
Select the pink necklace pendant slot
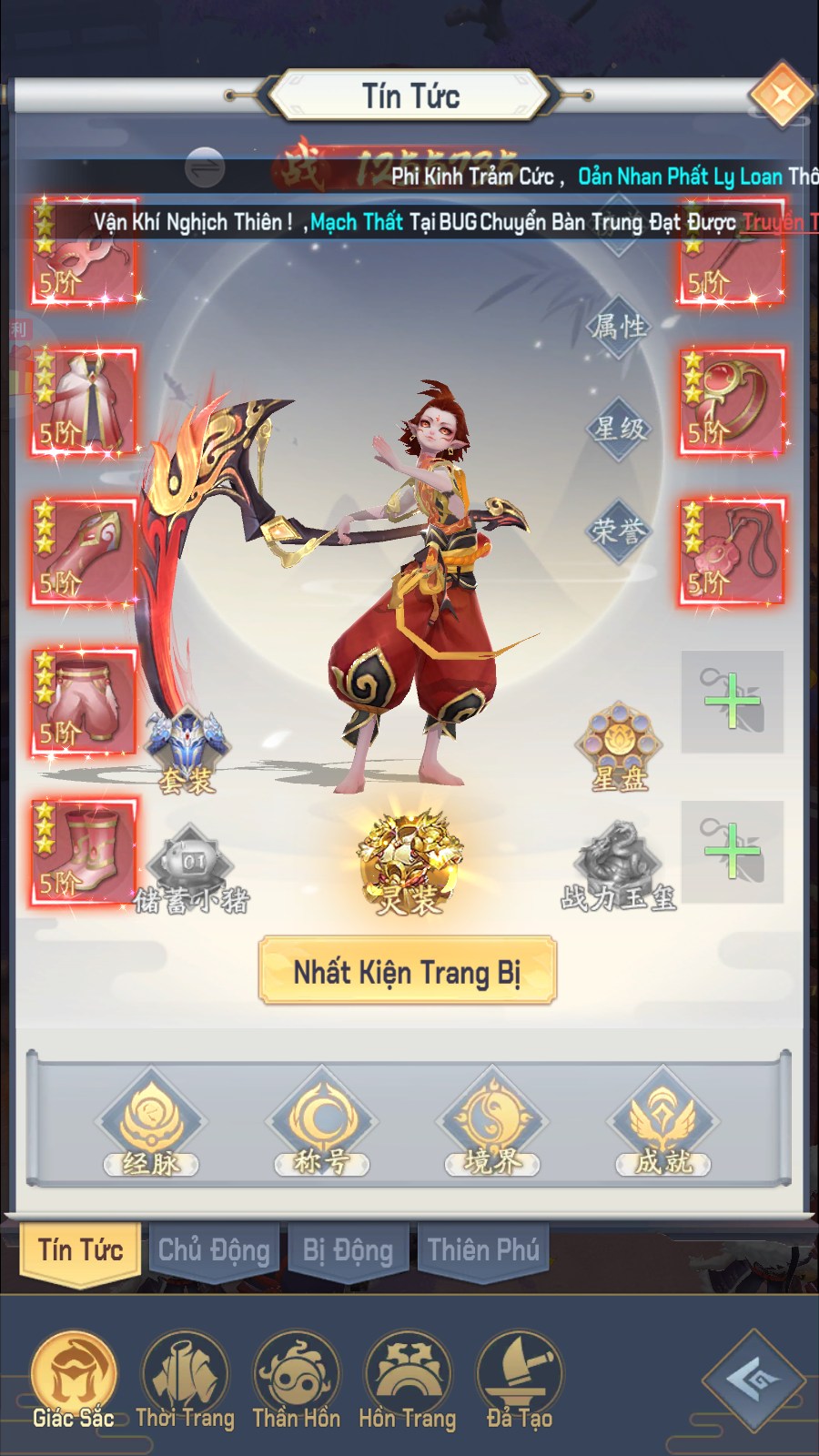pyautogui.click(x=732, y=551)
